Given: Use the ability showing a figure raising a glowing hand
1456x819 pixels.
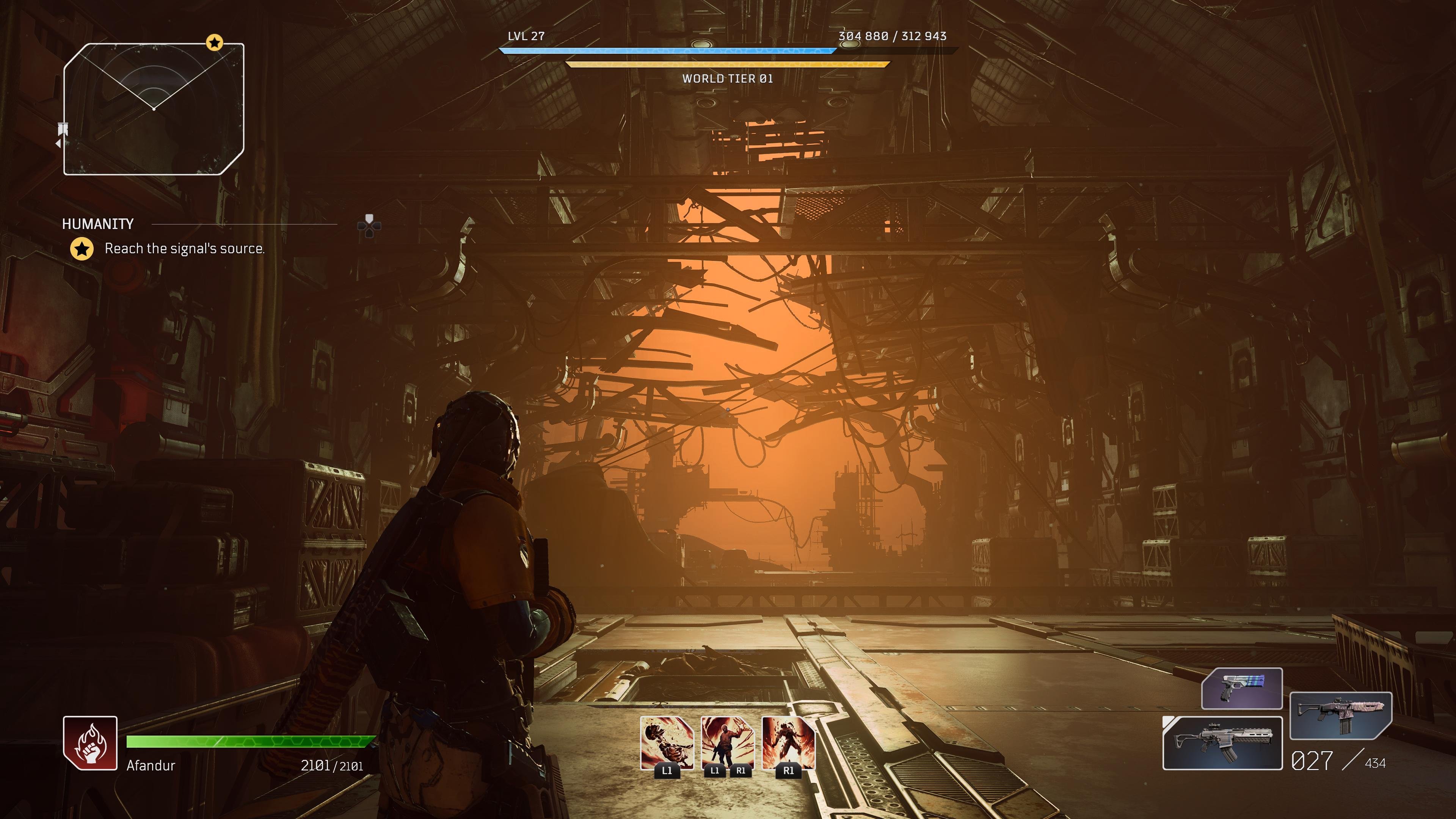Looking at the screenshot, I should (x=728, y=743).
